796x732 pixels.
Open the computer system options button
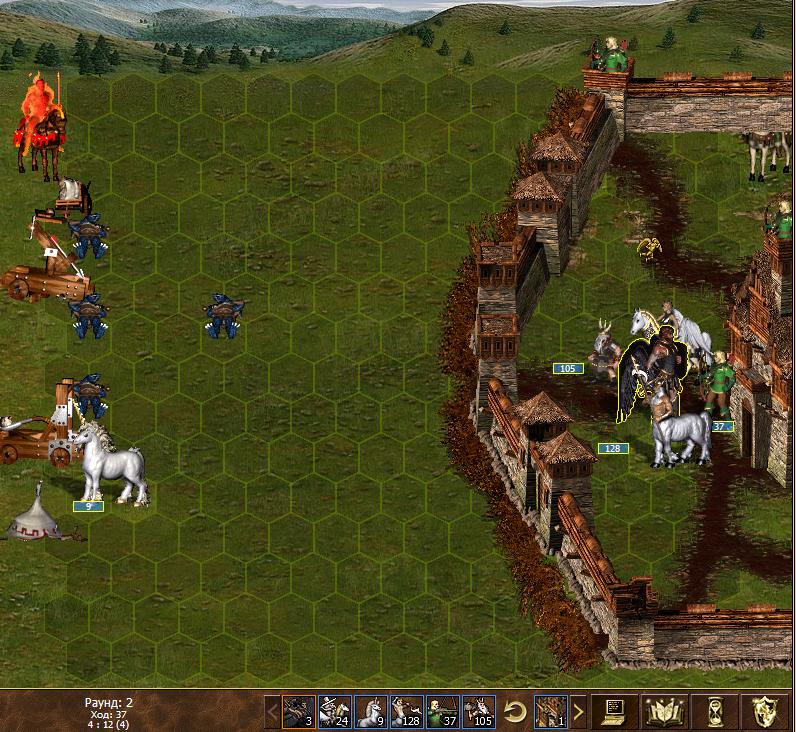coord(612,712)
